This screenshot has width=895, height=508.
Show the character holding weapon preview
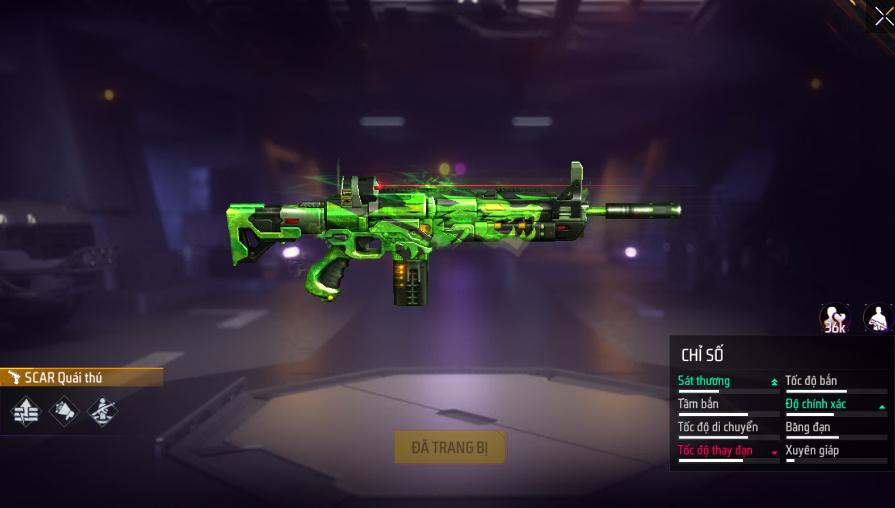pos(878,319)
